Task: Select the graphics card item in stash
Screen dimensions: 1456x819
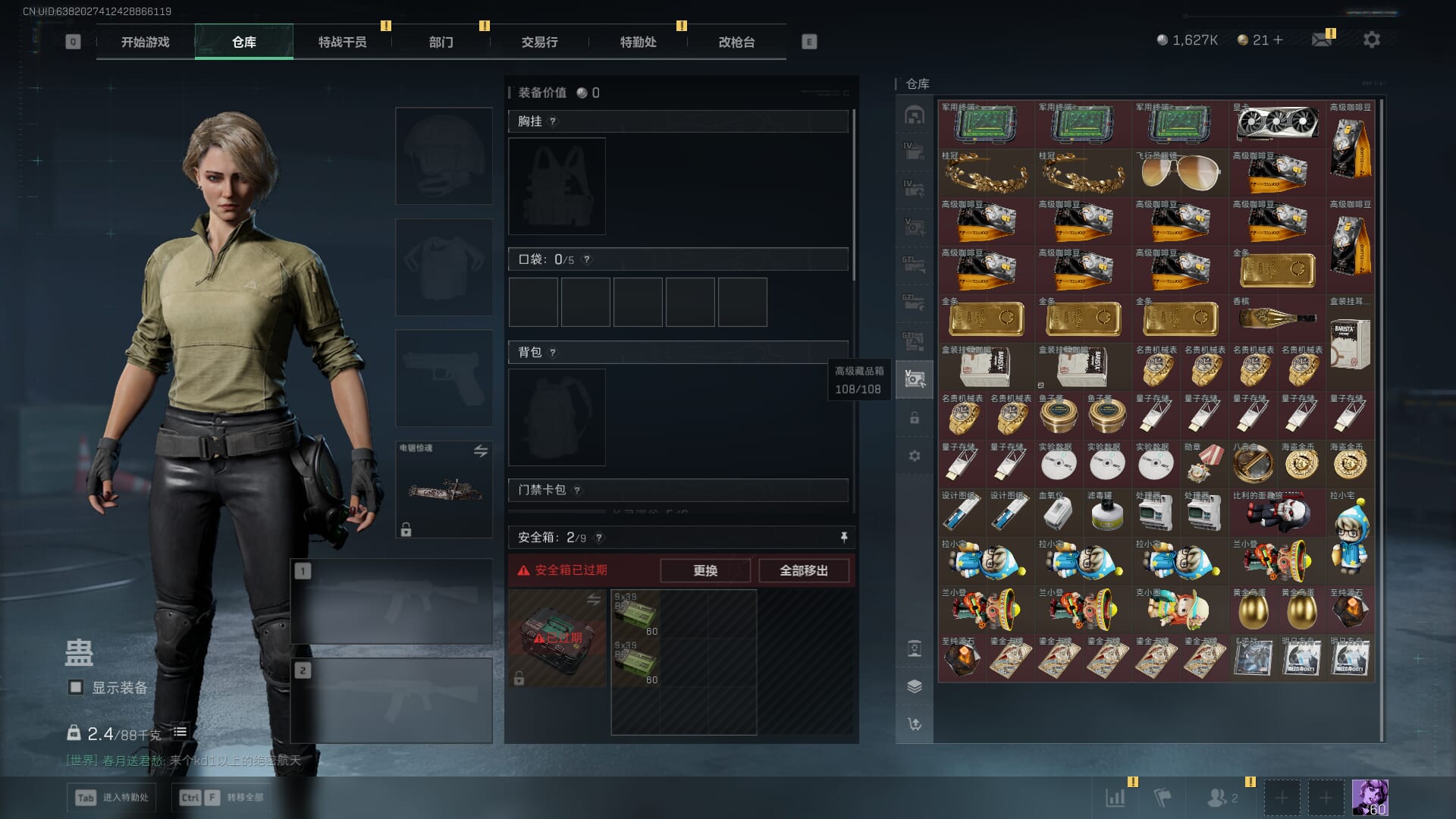Action: point(1277,124)
